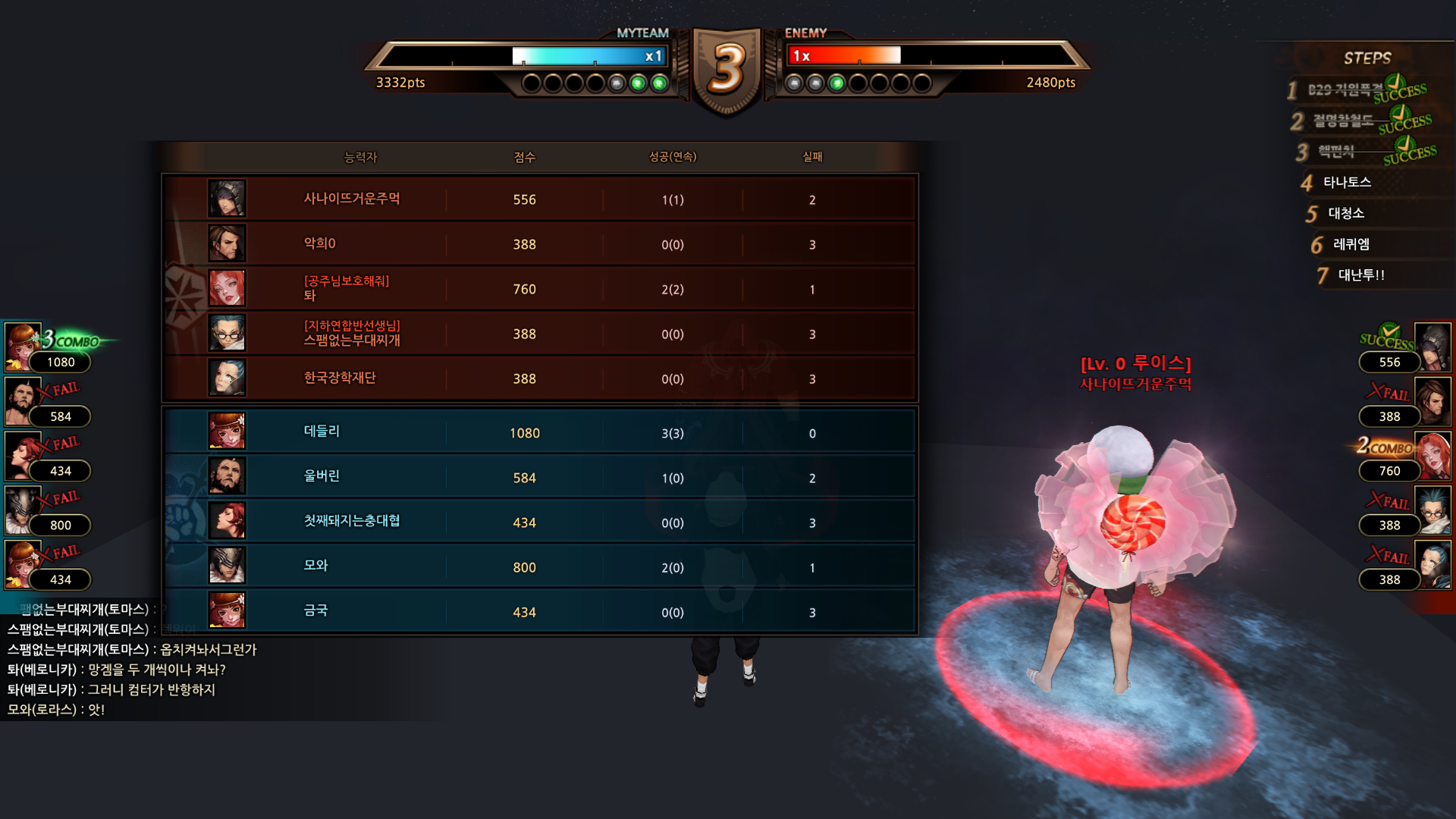This screenshot has width=1456, height=819.
Task: Choose the 울버린 player row
Action: (x=538, y=477)
